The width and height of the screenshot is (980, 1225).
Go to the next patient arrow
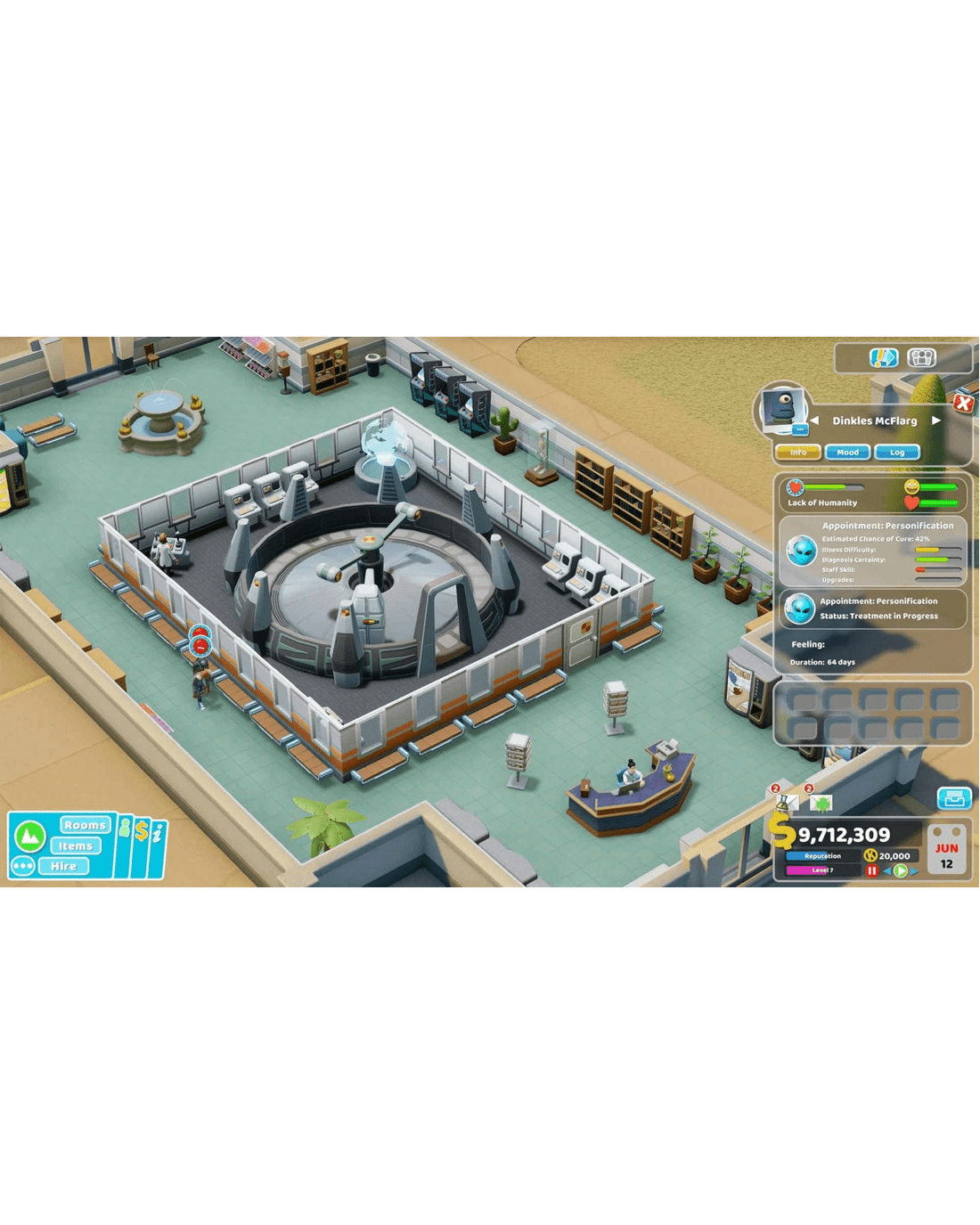click(x=936, y=421)
